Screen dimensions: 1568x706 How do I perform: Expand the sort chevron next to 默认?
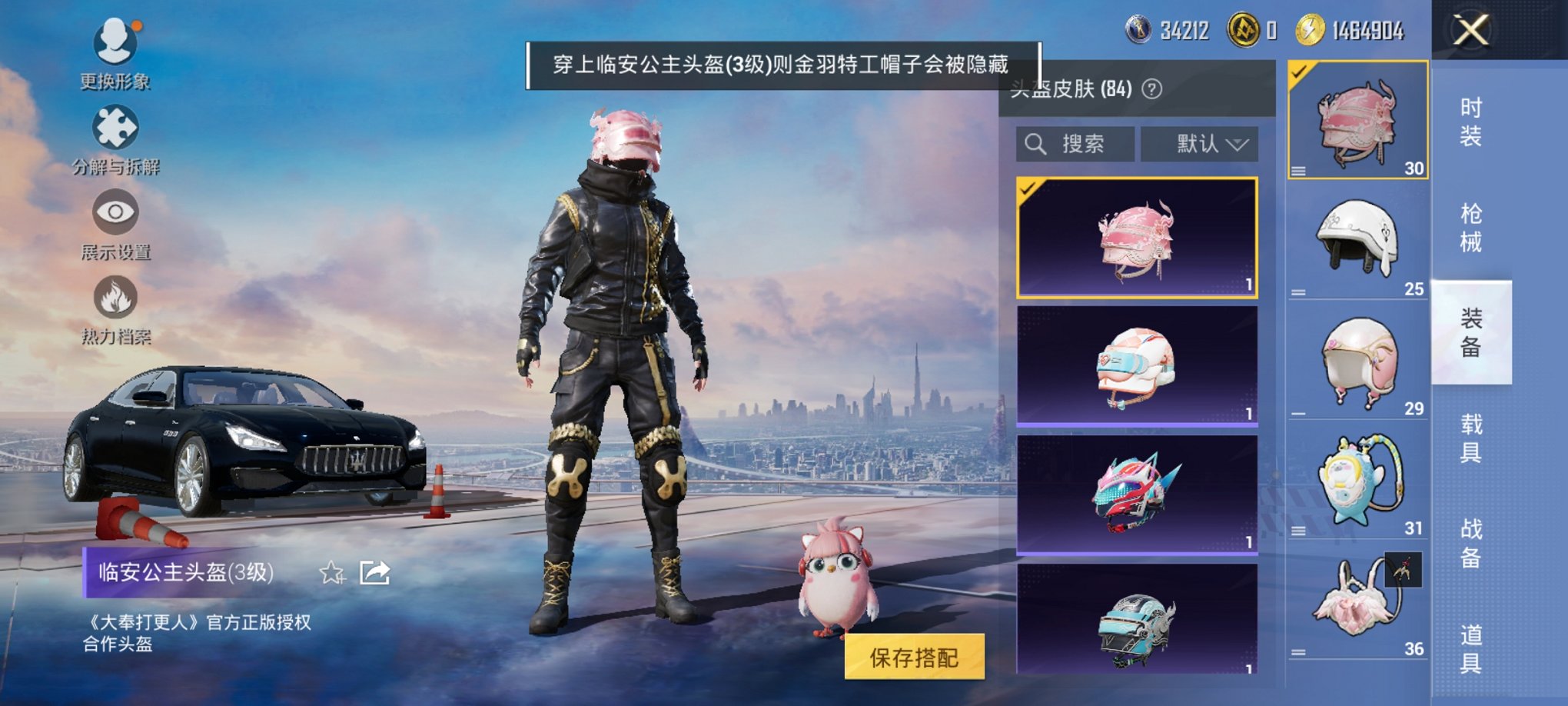pos(1240,143)
